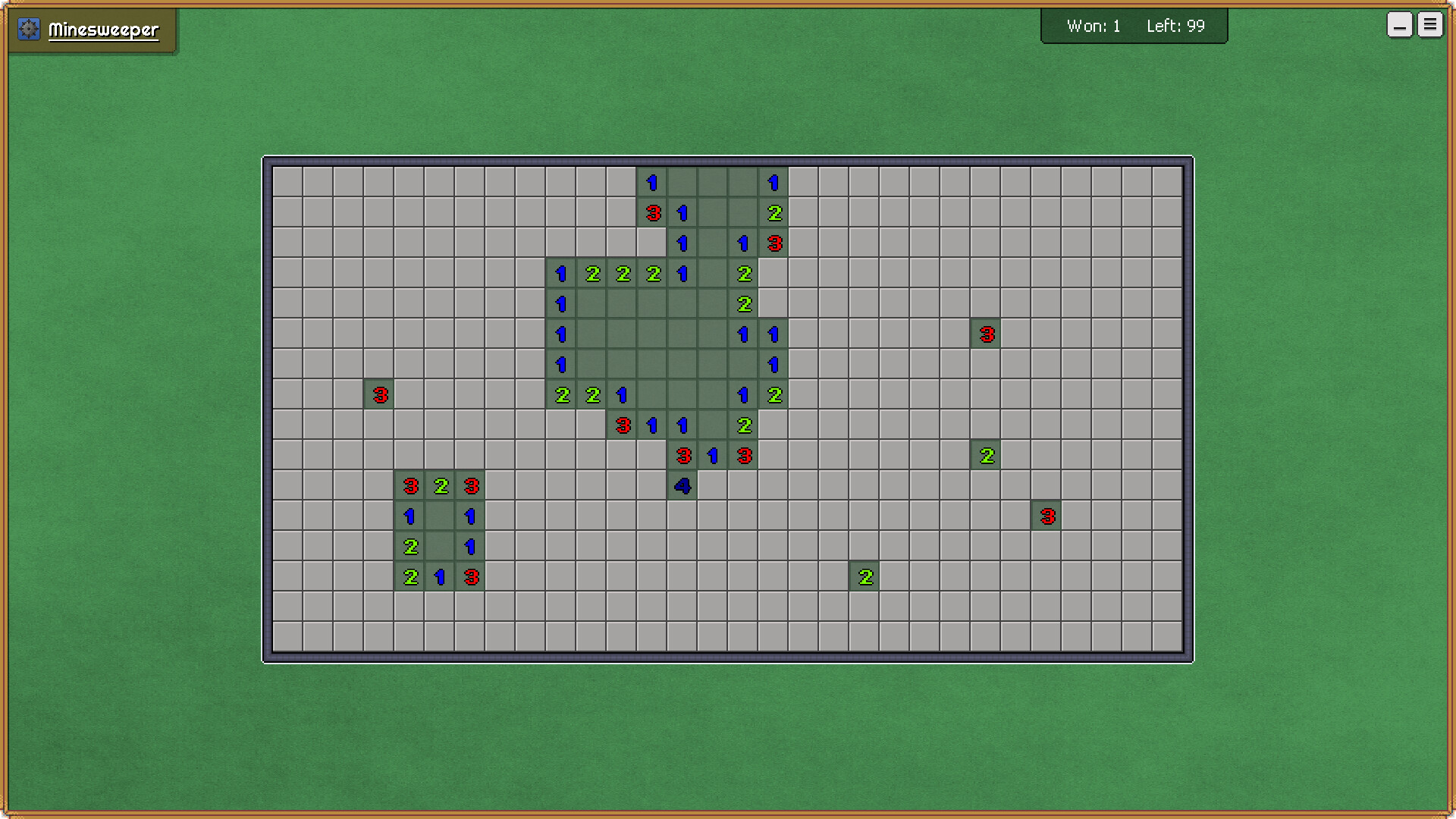Click the lone red 3 on the board's left side
Viewport: 1456px width, 819px height.
pyautogui.click(x=379, y=394)
